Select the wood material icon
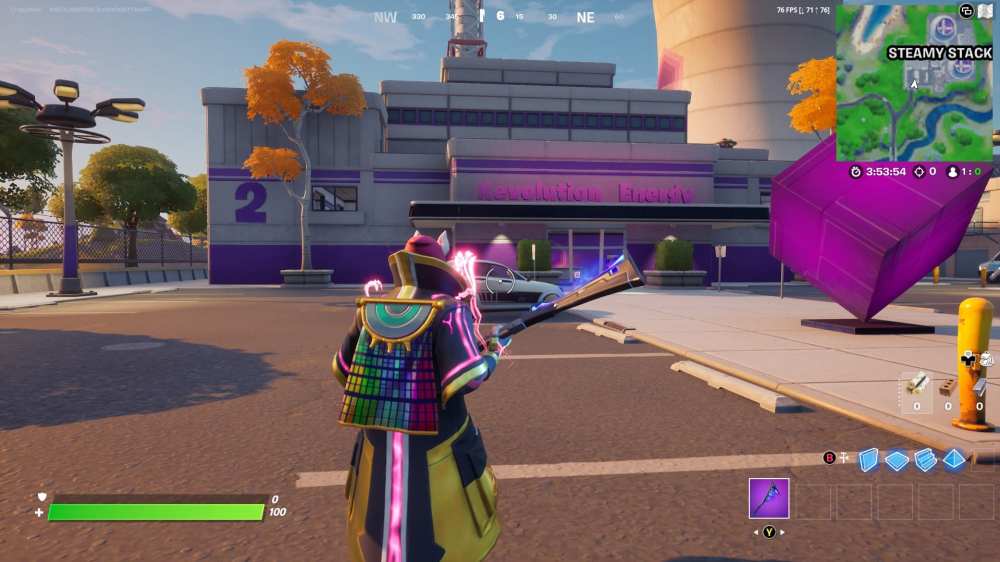The image size is (1000, 562). coord(917,384)
